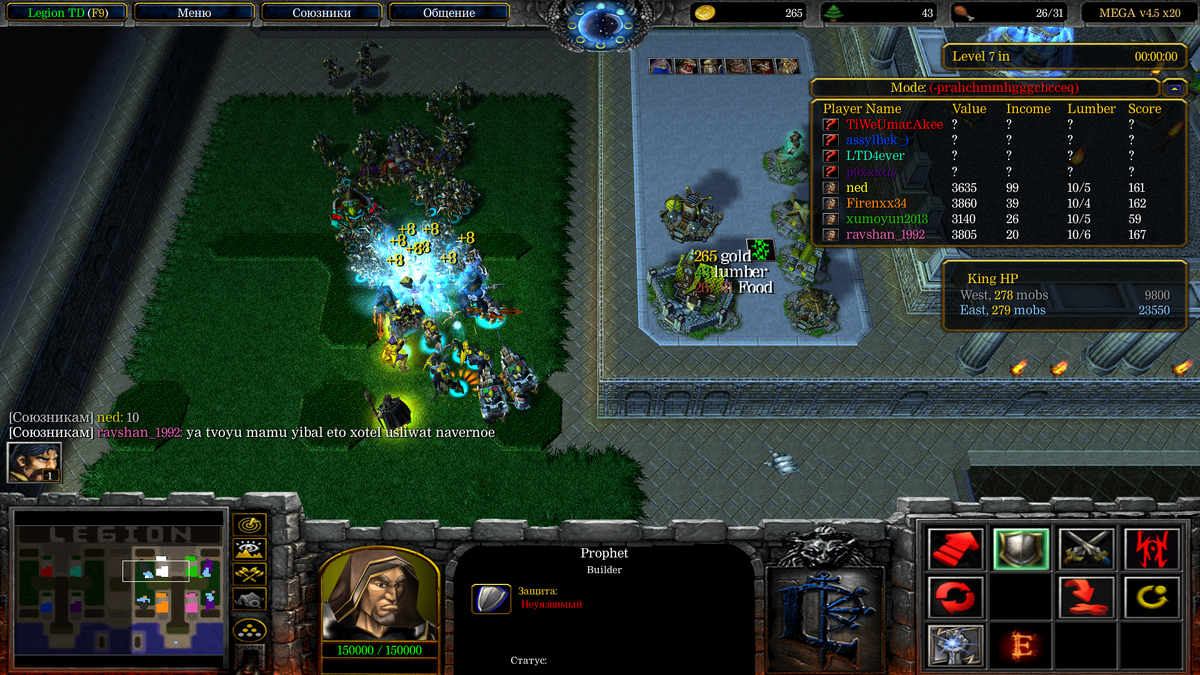Toggle the minimap terrain display button

point(248,549)
